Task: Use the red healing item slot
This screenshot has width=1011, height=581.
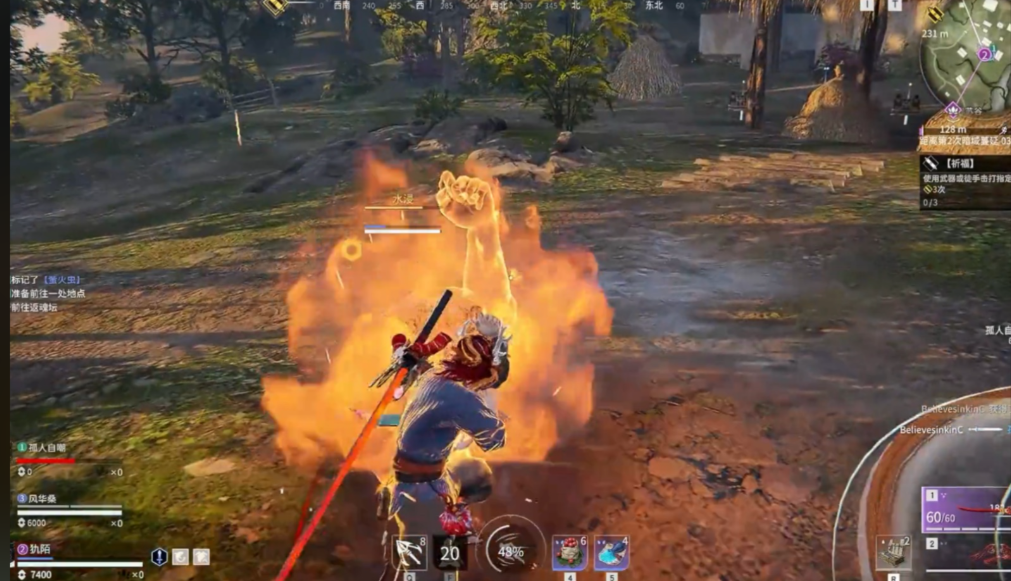Action: (x=569, y=553)
